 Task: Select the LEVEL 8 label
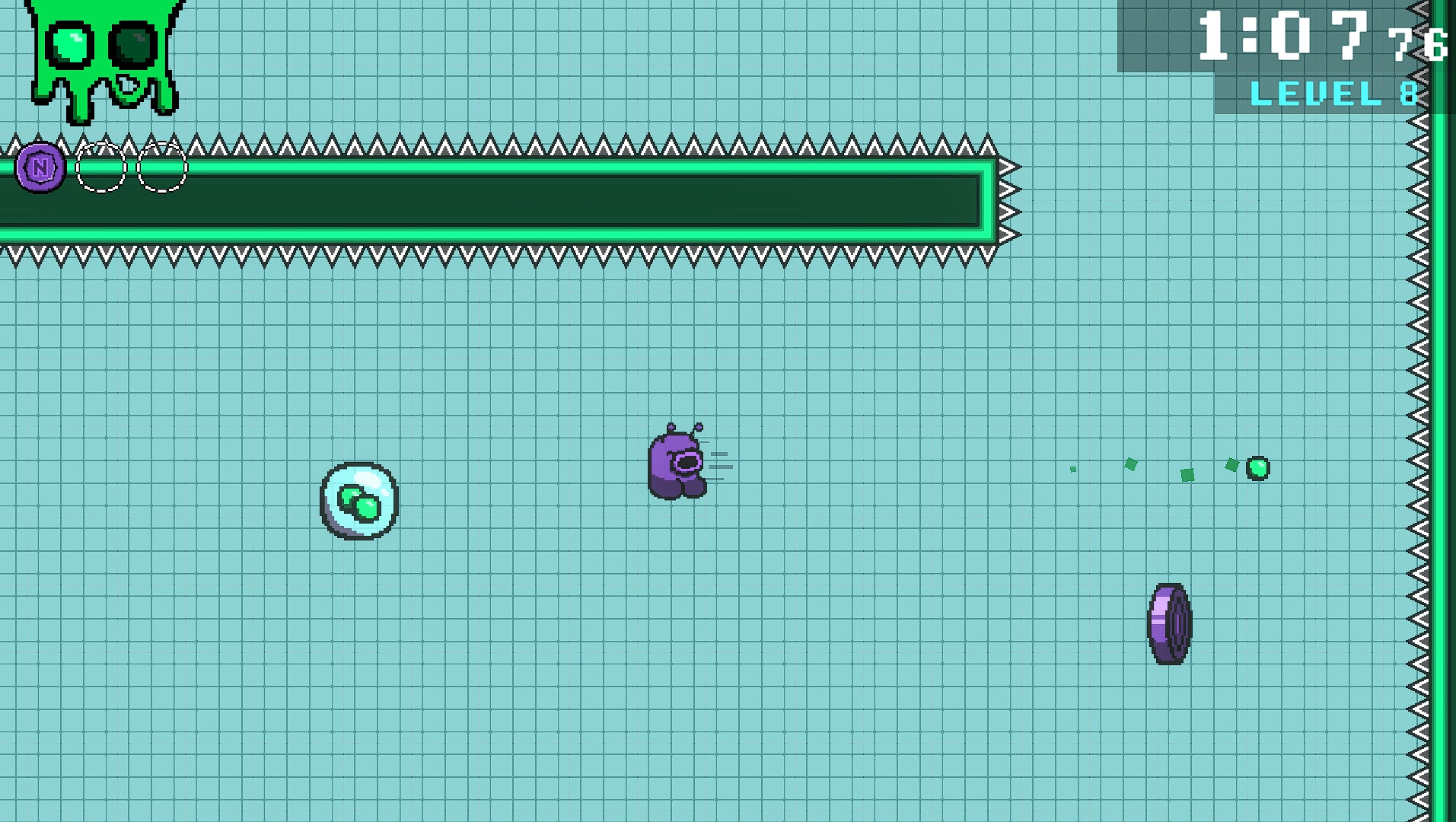point(1334,93)
